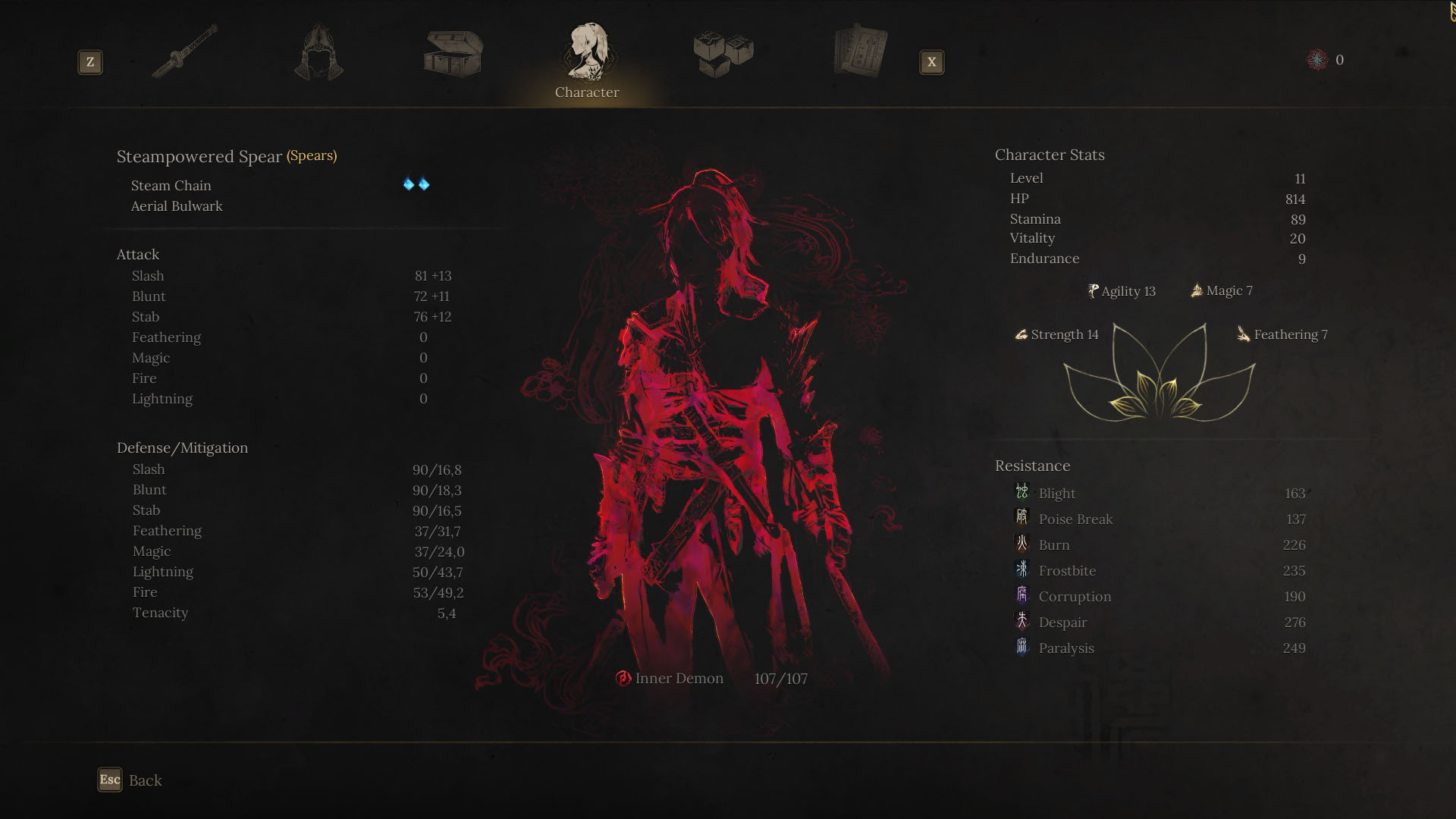The width and height of the screenshot is (1456, 819).
Task: Click the Paralysis resistance icon
Action: pos(1021,648)
